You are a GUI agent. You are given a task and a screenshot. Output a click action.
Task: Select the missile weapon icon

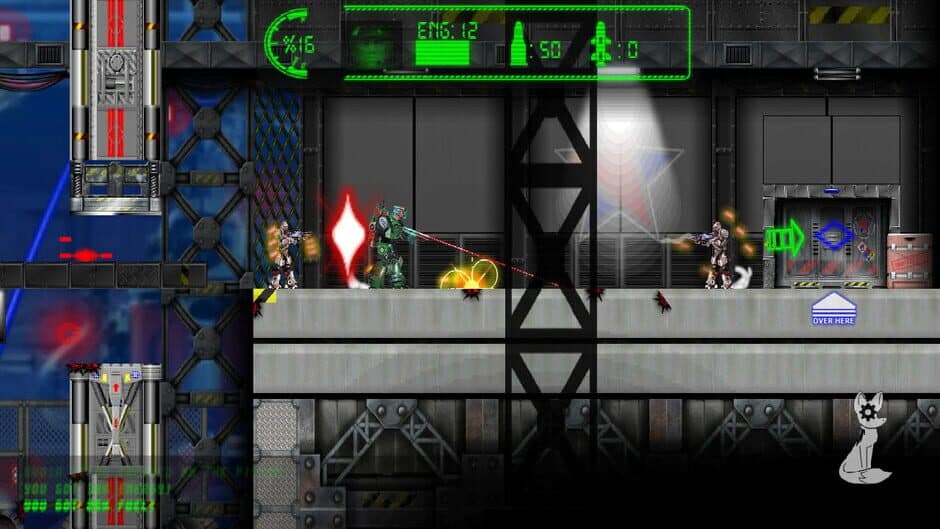[600, 46]
